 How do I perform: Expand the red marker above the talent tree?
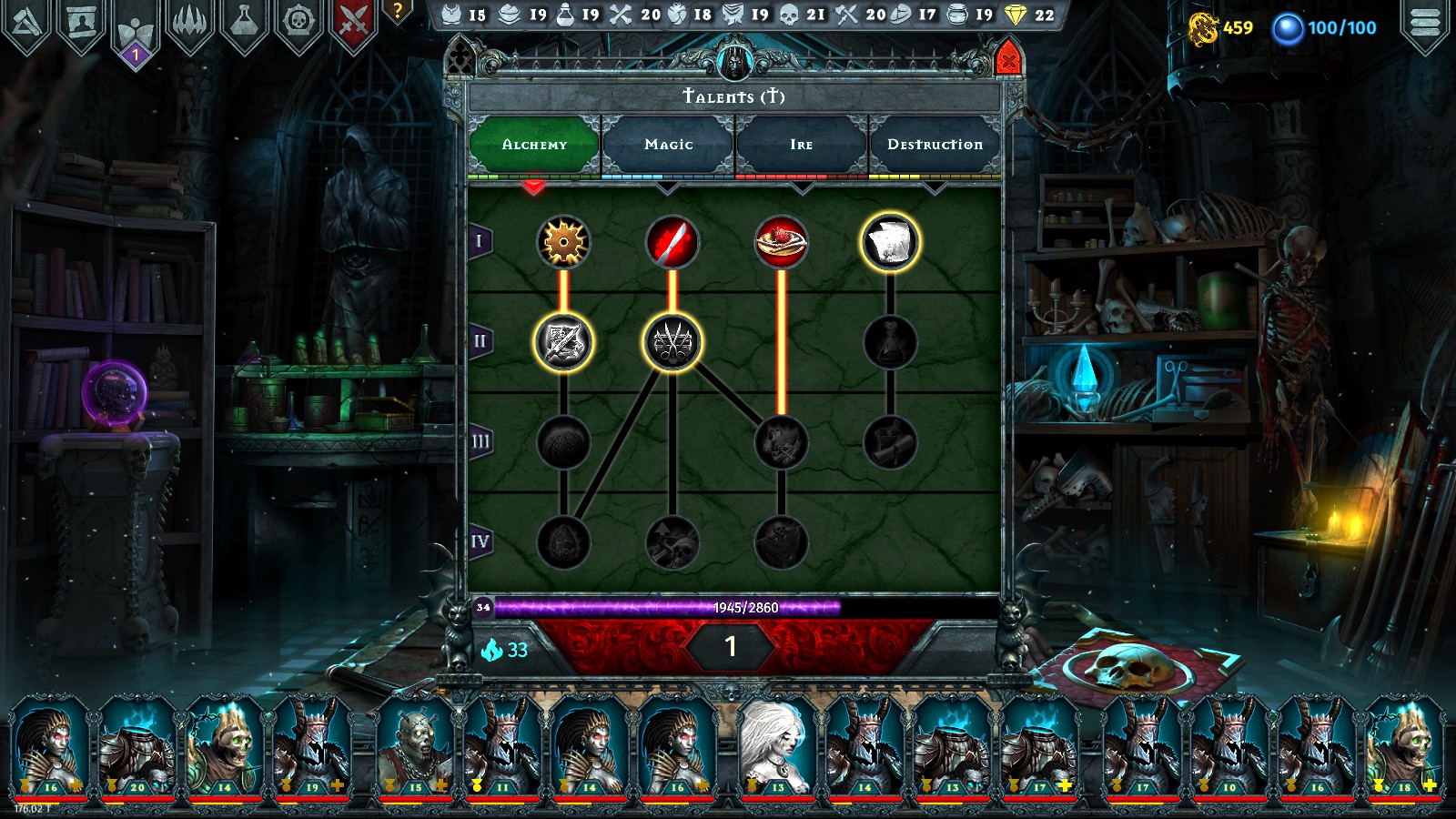tap(535, 187)
